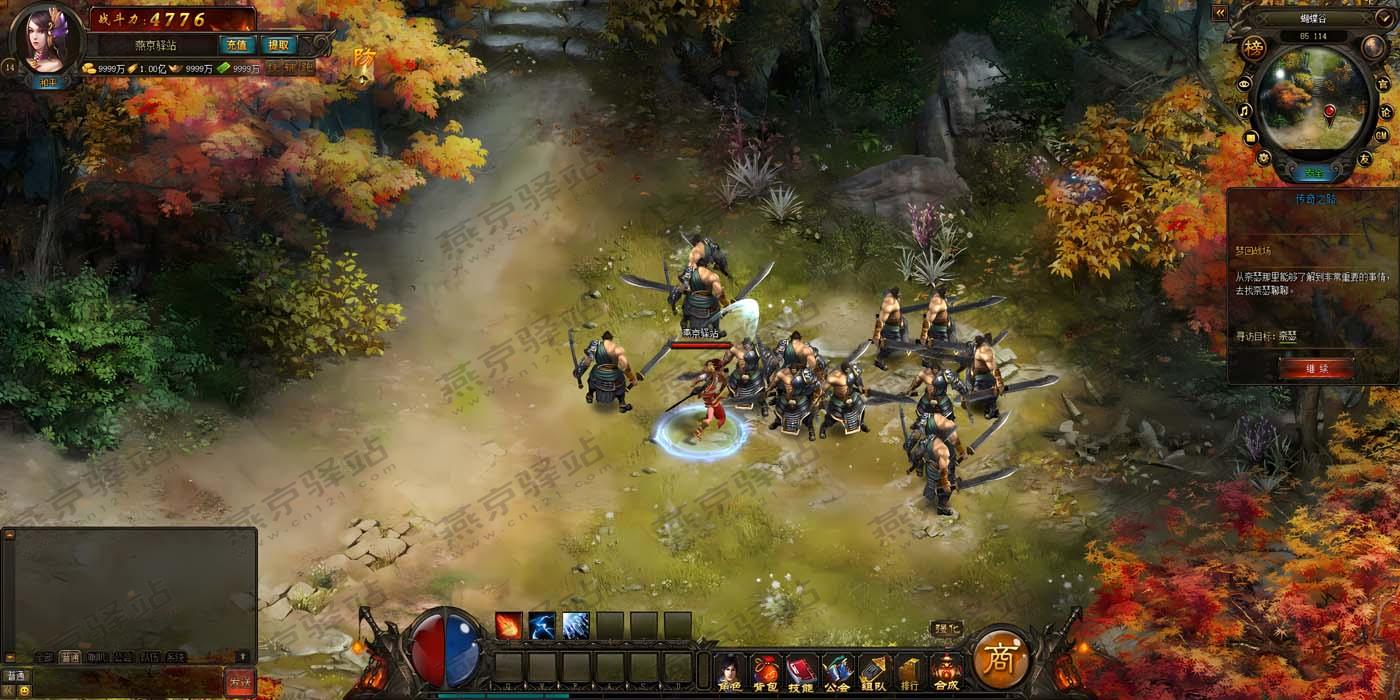
Task: Toggle the 和平 peace mode label
Action: (x=47, y=82)
